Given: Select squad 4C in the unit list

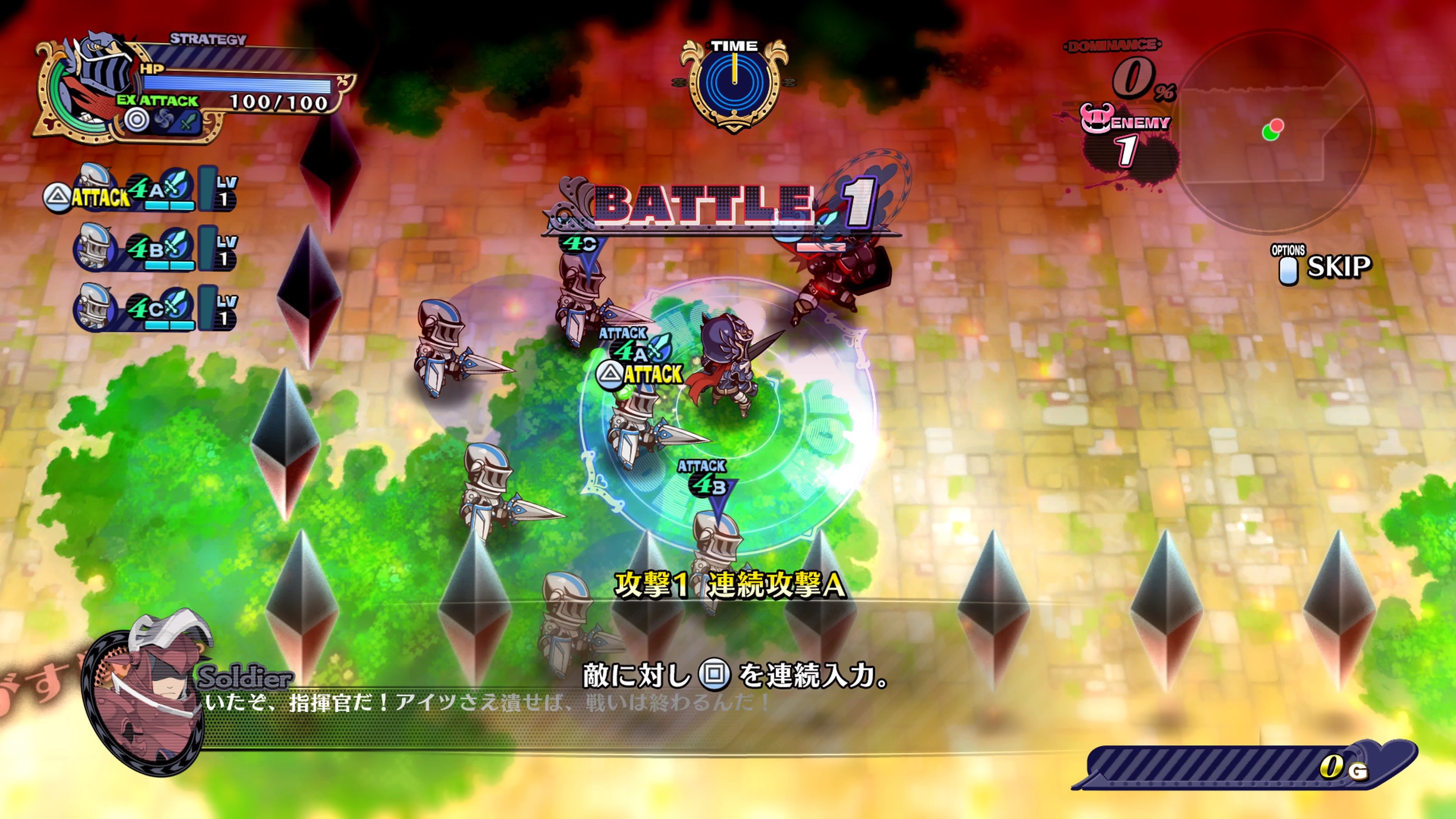Looking at the screenshot, I should (152, 309).
